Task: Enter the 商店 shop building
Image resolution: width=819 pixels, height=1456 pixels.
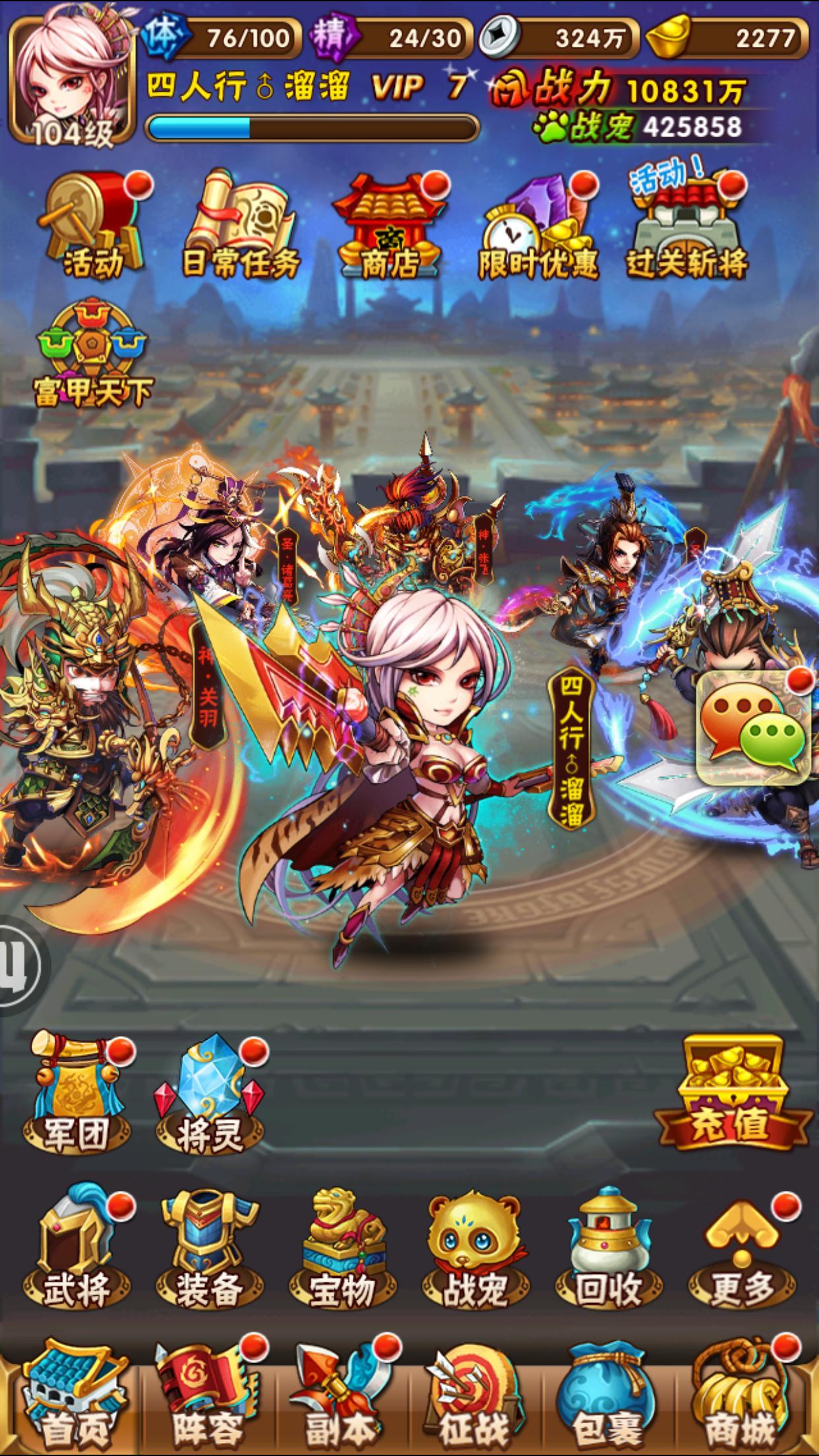Action: [389, 226]
